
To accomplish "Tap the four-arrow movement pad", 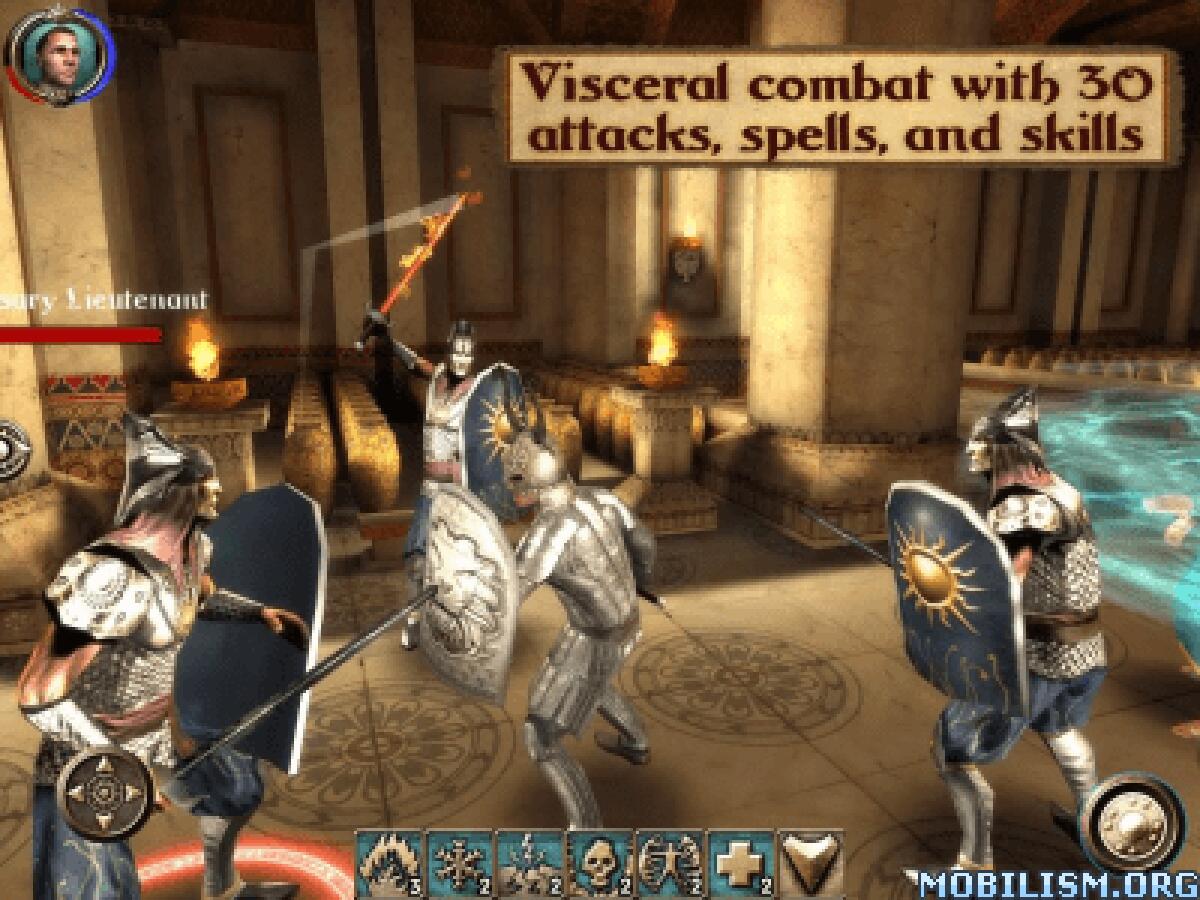I will (x=103, y=795).
